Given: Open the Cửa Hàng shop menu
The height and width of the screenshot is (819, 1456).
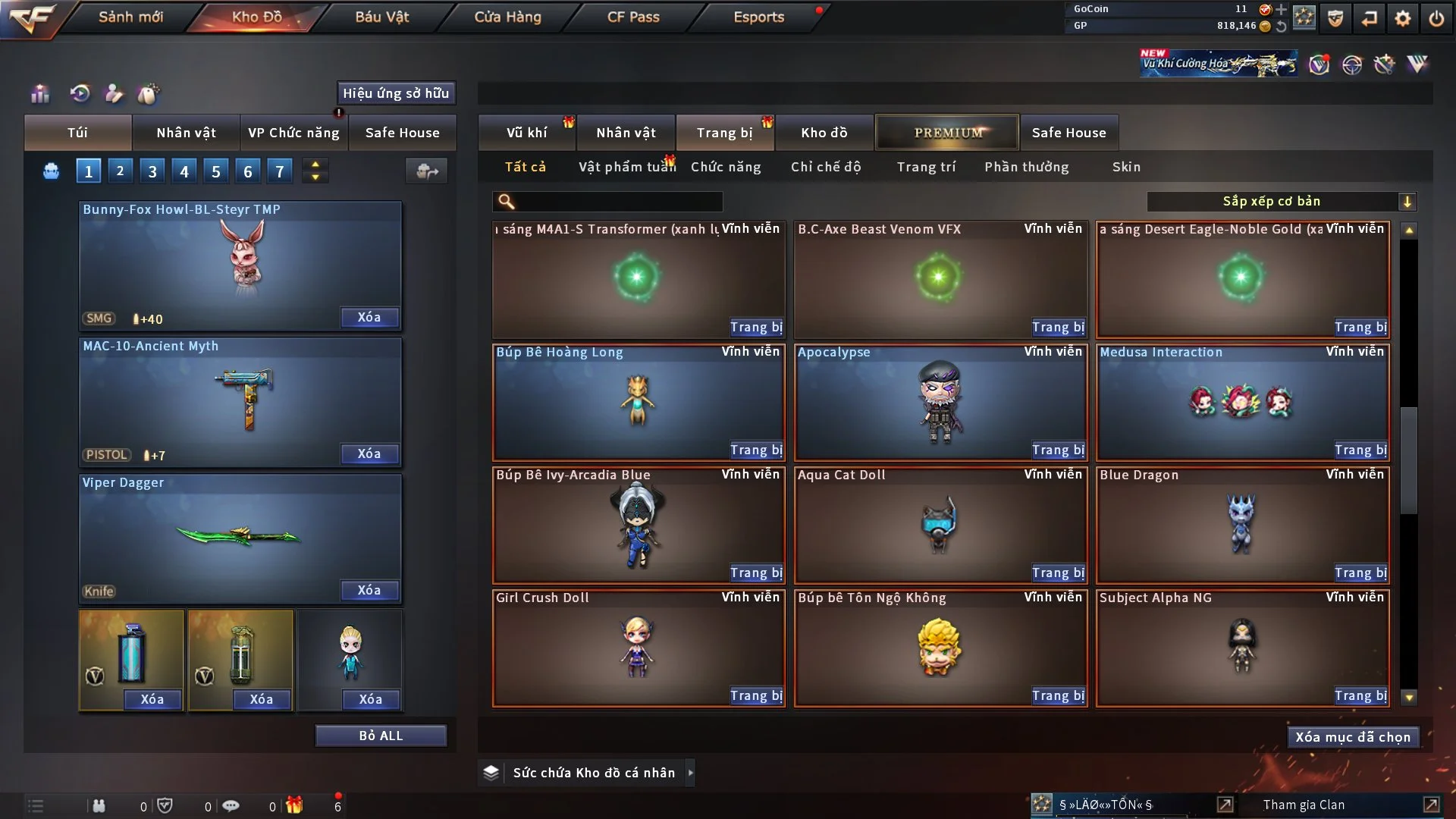Looking at the screenshot, I should (507, 17).
